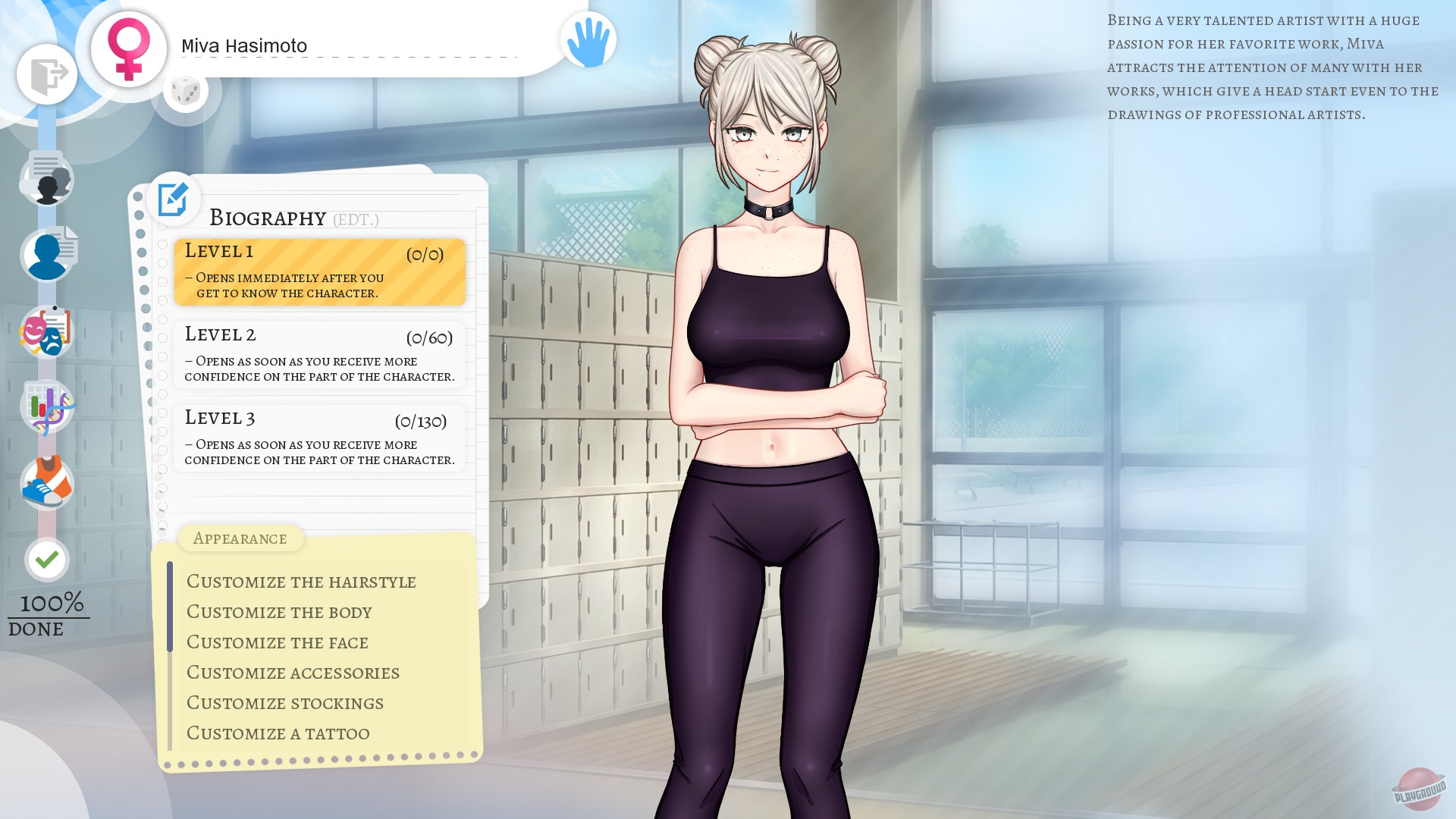The width and height of the screenshot is (1456, 819).
Task: Click the DONE button below 100%
Action: click(x=36, y=629)
